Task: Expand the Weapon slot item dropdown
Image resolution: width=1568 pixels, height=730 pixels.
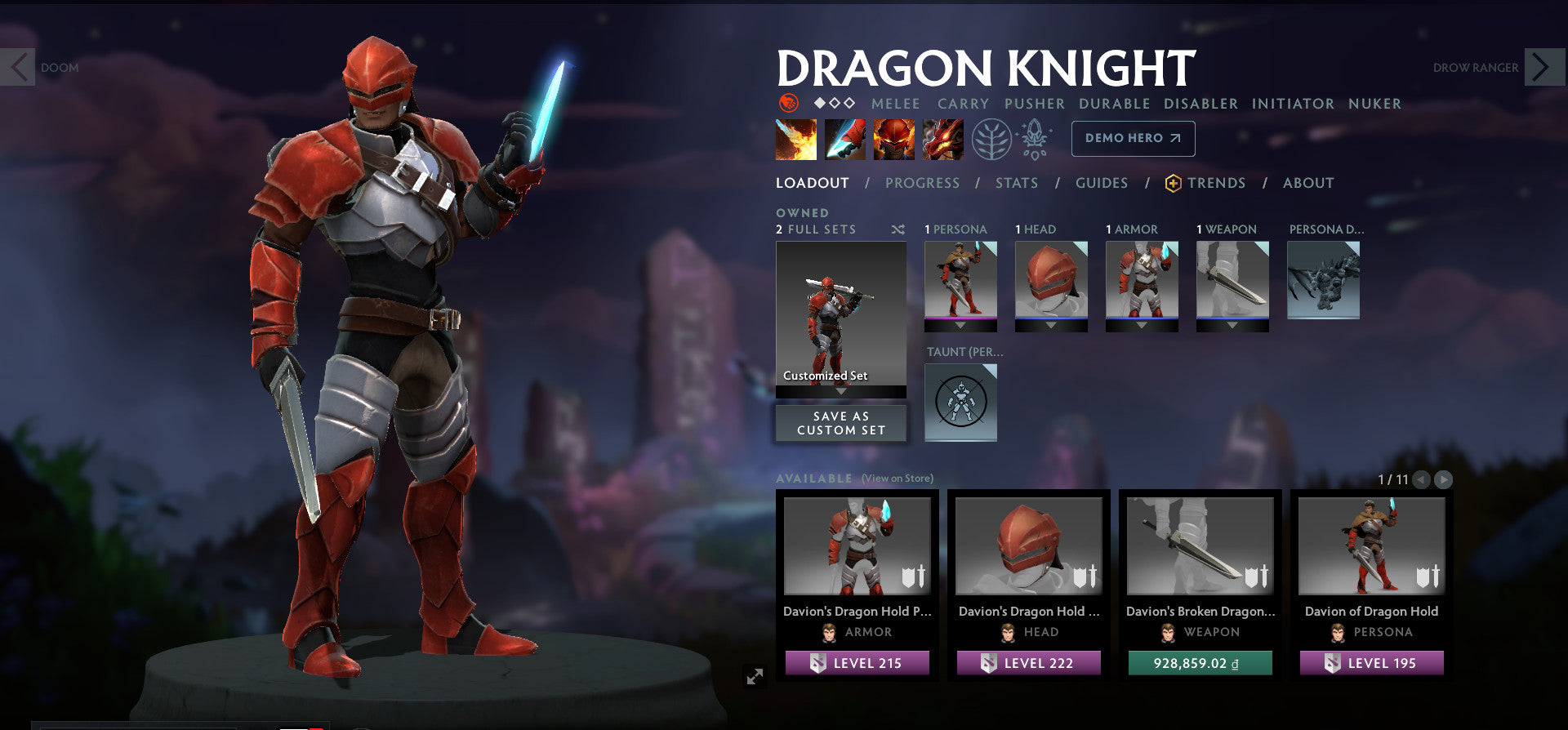Action: tap(1232, 323)
